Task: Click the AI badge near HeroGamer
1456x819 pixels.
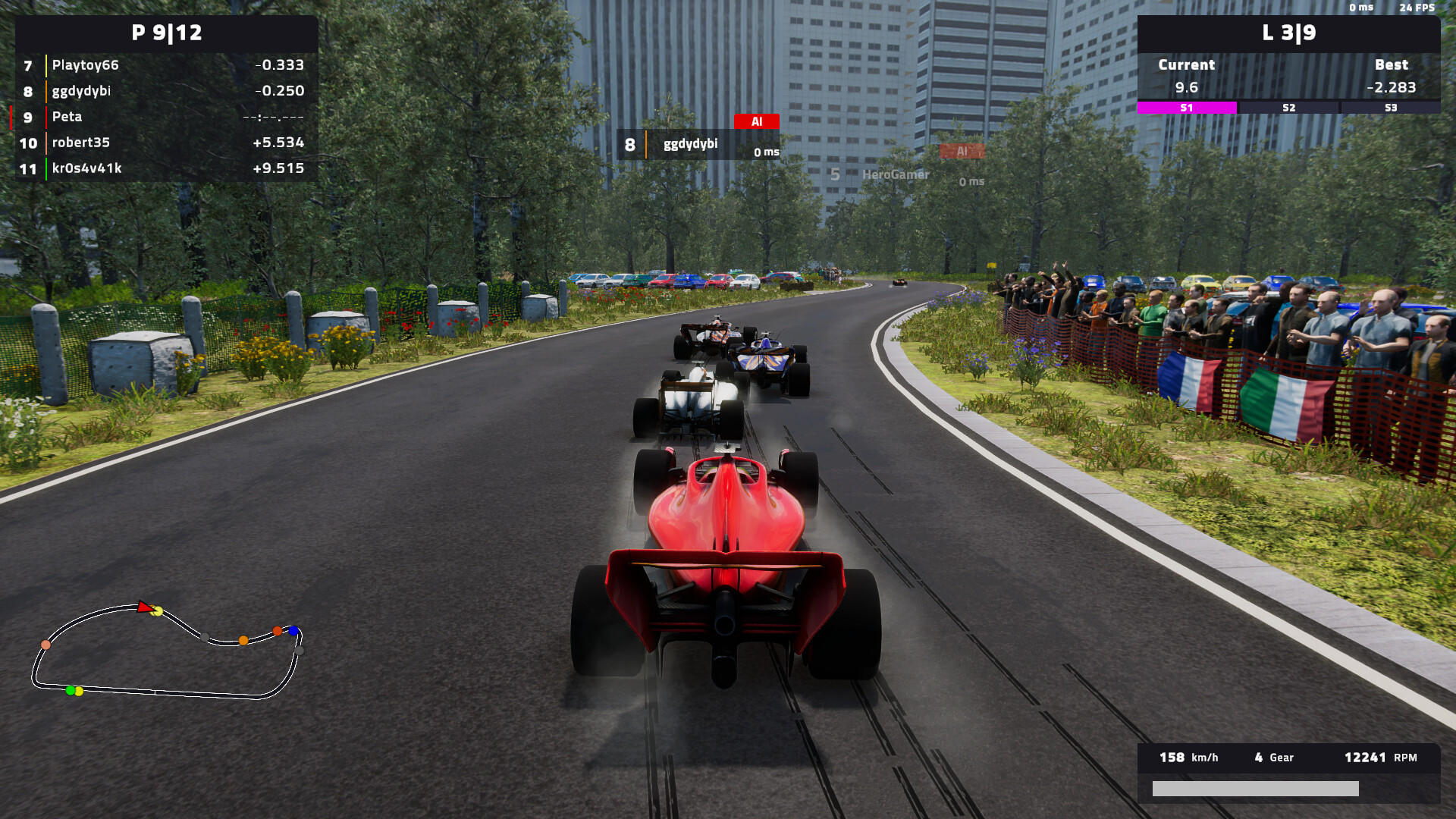Action: point(962,152)
